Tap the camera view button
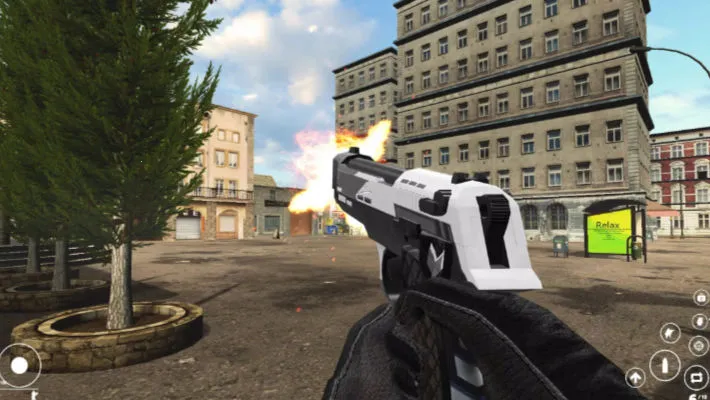This screenshot has height=400, width=710. (x=700, y=298)
